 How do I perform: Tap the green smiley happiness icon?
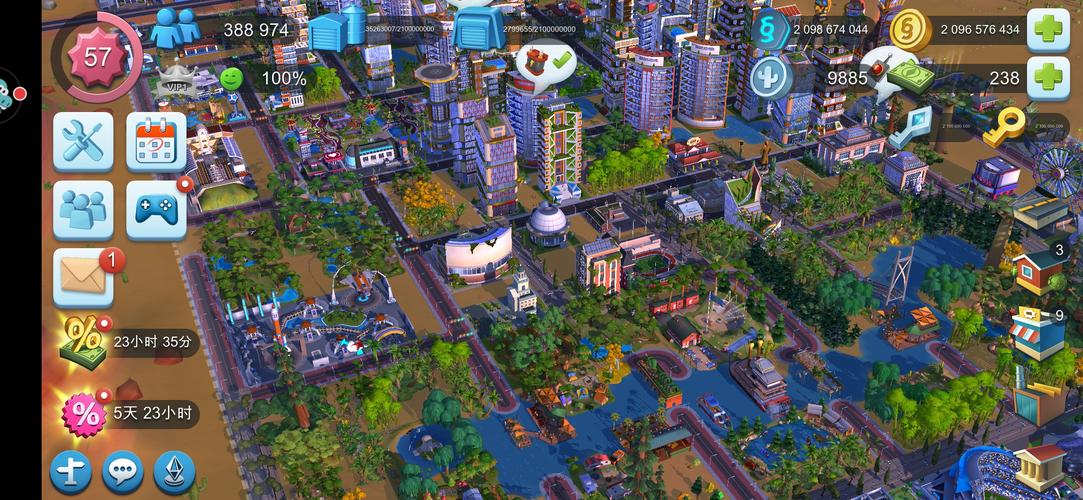tap(232, 77)
